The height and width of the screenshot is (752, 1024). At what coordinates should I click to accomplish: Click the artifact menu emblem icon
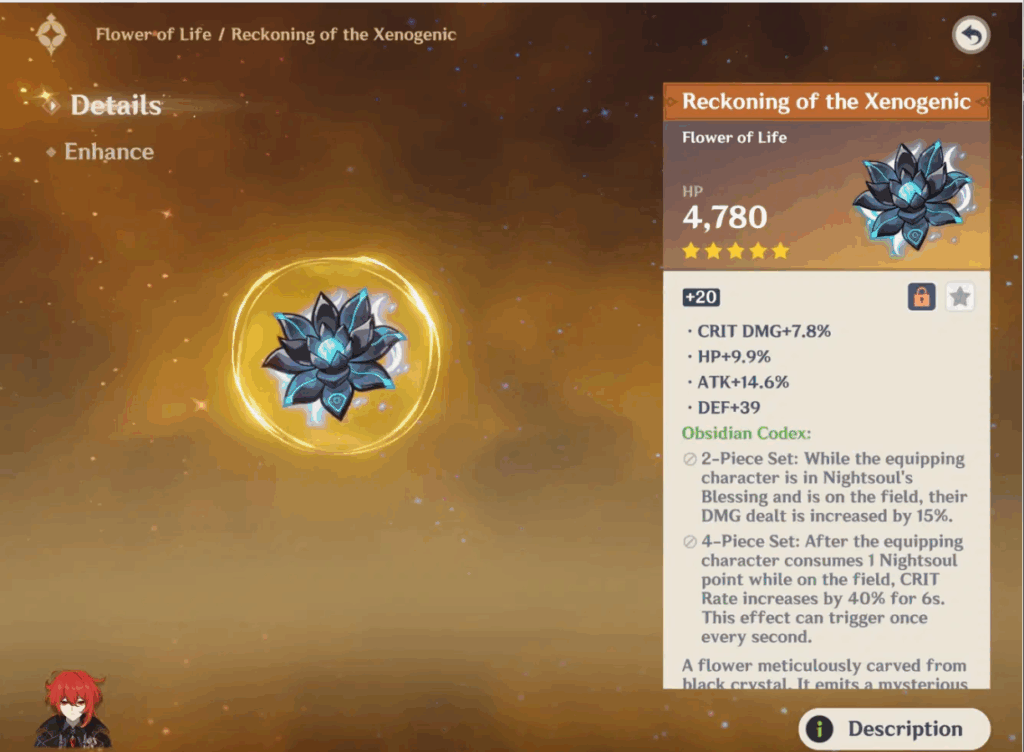click(x=51, y=34)
